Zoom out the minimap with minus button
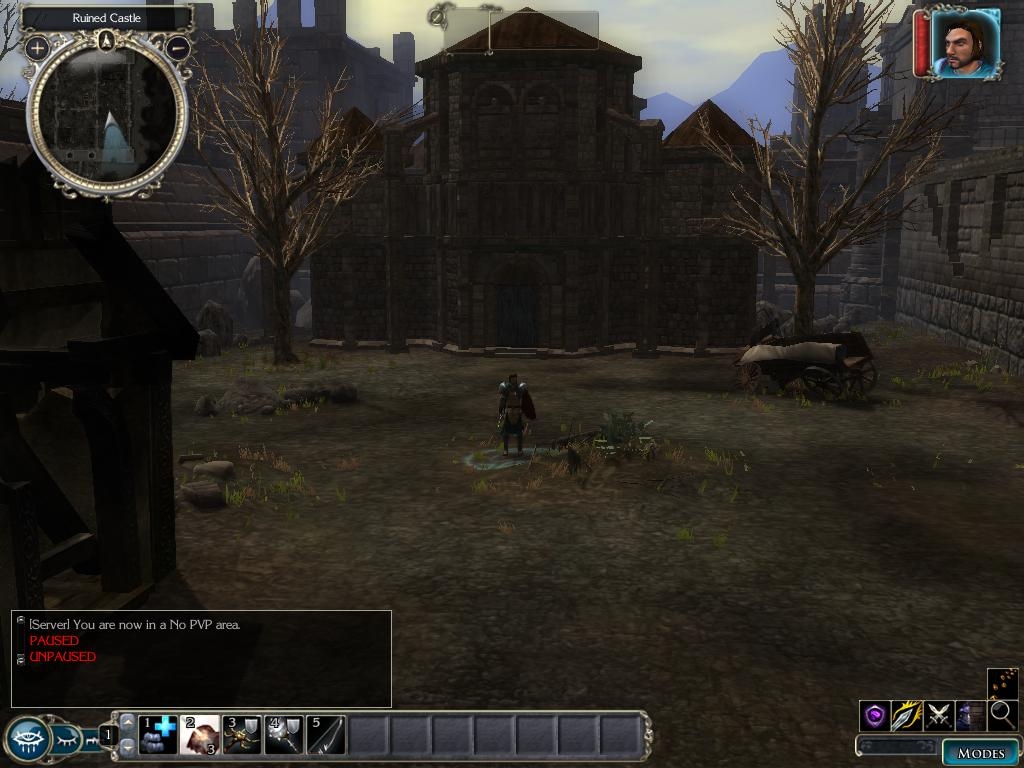Viewport: 1024px width, 768px height. [x=178, y=47]
